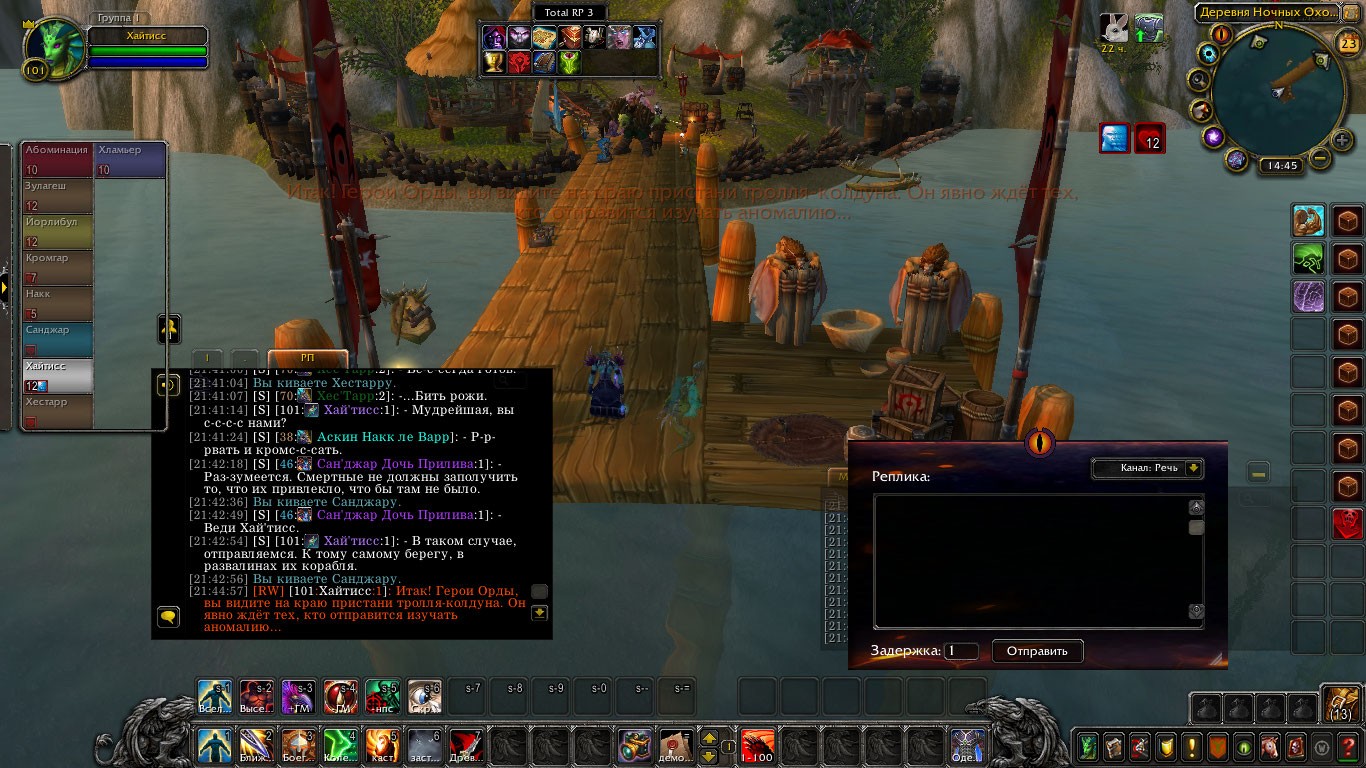The height and width of the screenshot is (768, 1366).
Task: Click the red skull marker button
Action: coord(1347,523)
